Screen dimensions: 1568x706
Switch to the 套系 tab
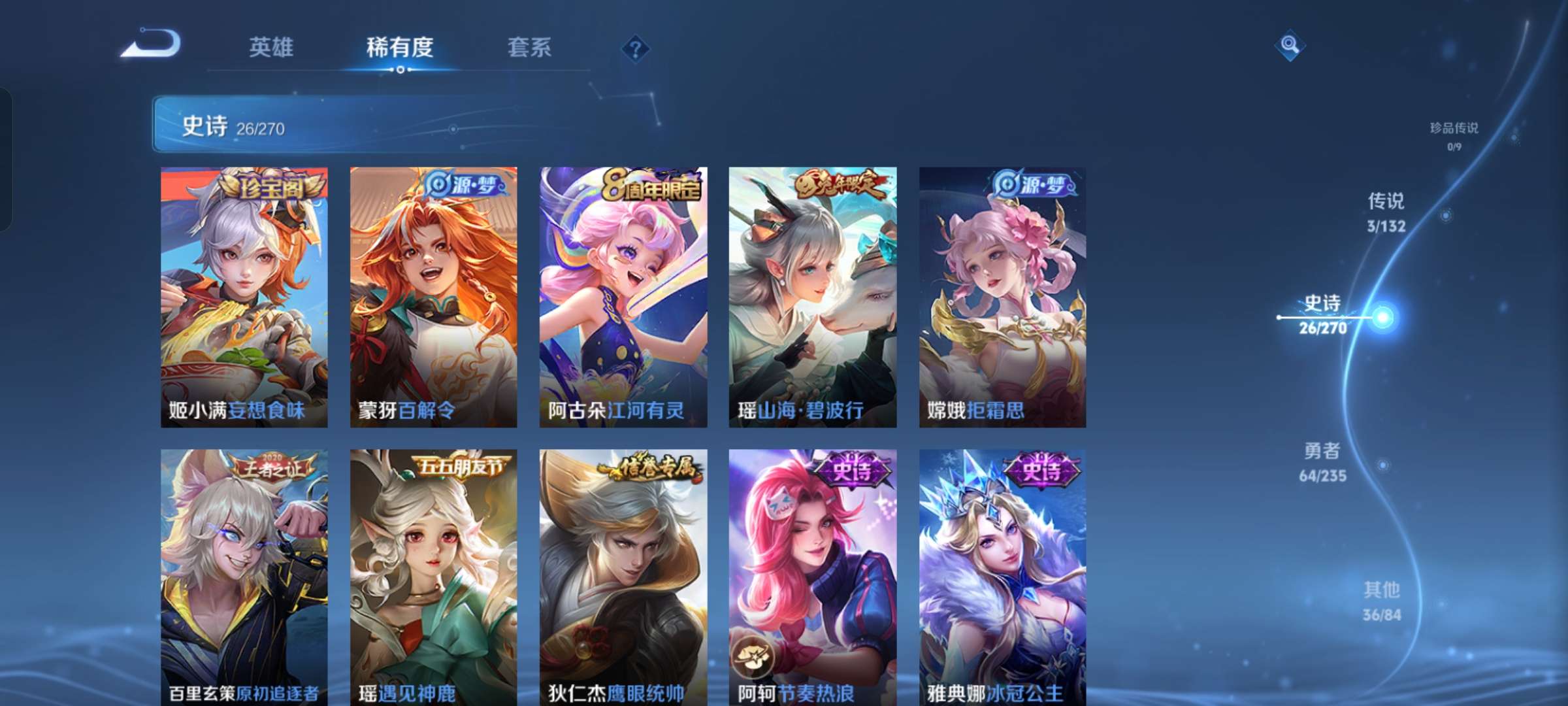pyautogui.click(x=529, y=47)
